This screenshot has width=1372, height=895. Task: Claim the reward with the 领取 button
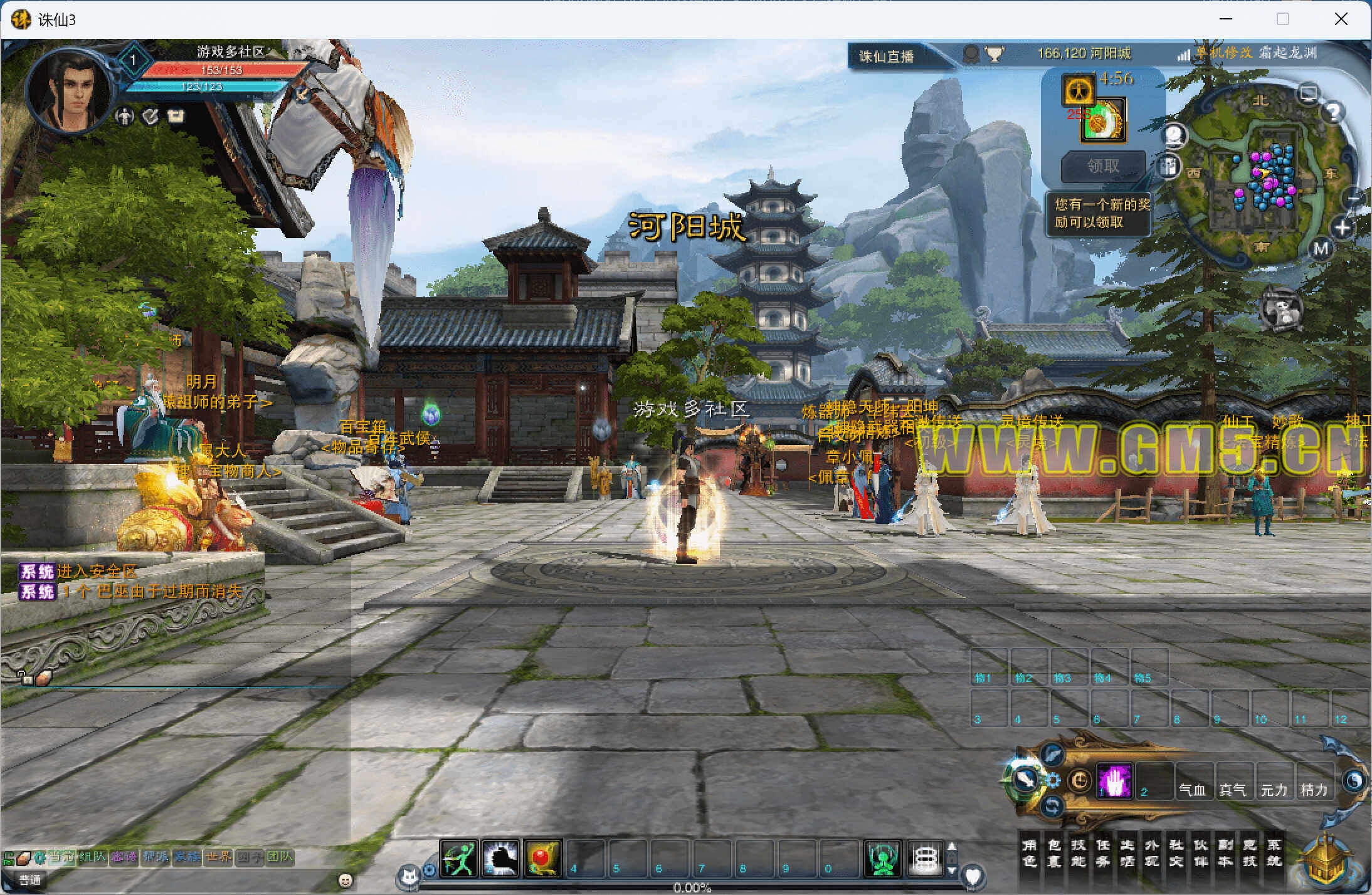[x=1103, y=166]
